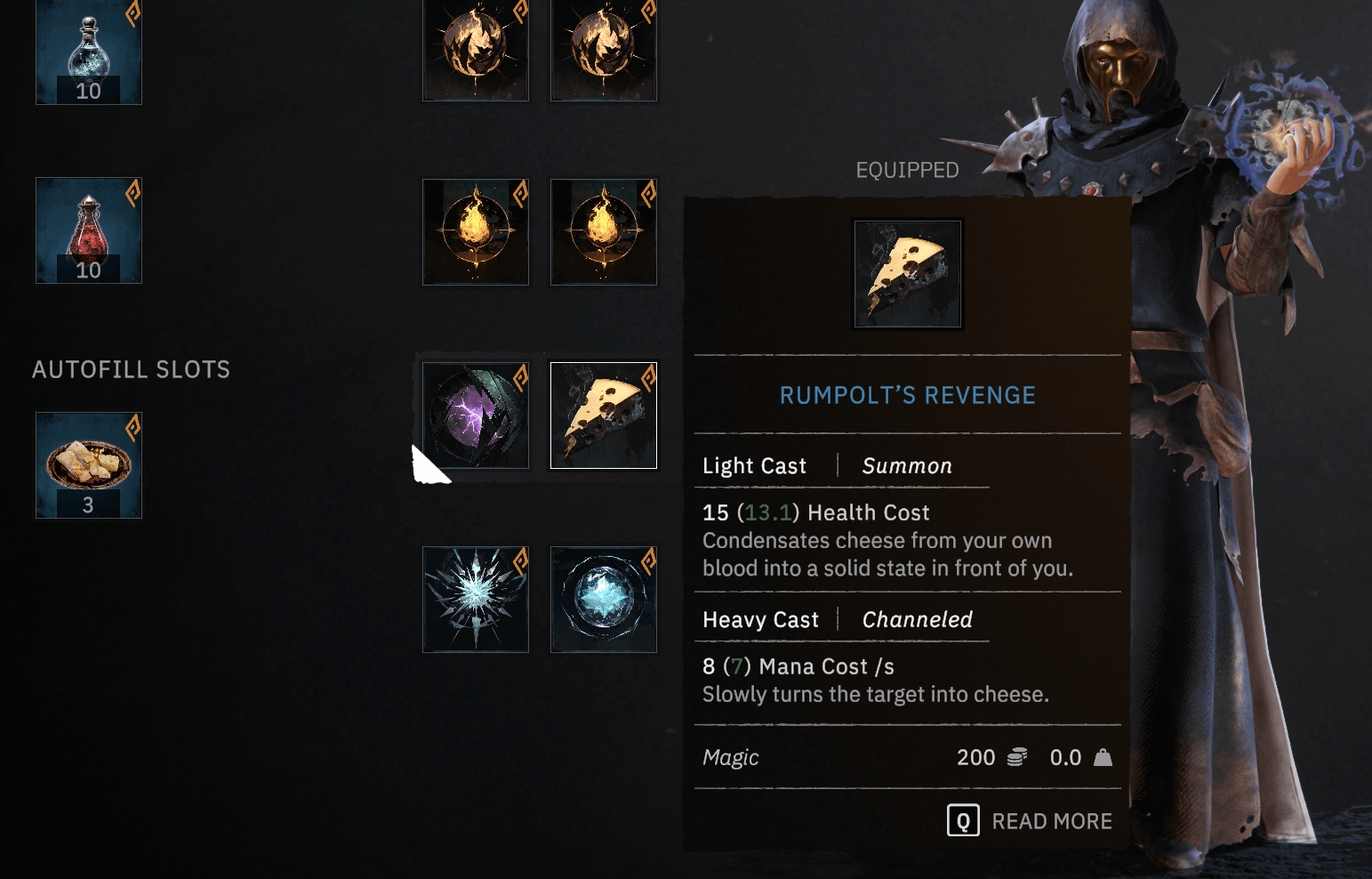1372x879 pixels.
Task: Choose the bread plate autofill slot
Action: click(88, 464)
